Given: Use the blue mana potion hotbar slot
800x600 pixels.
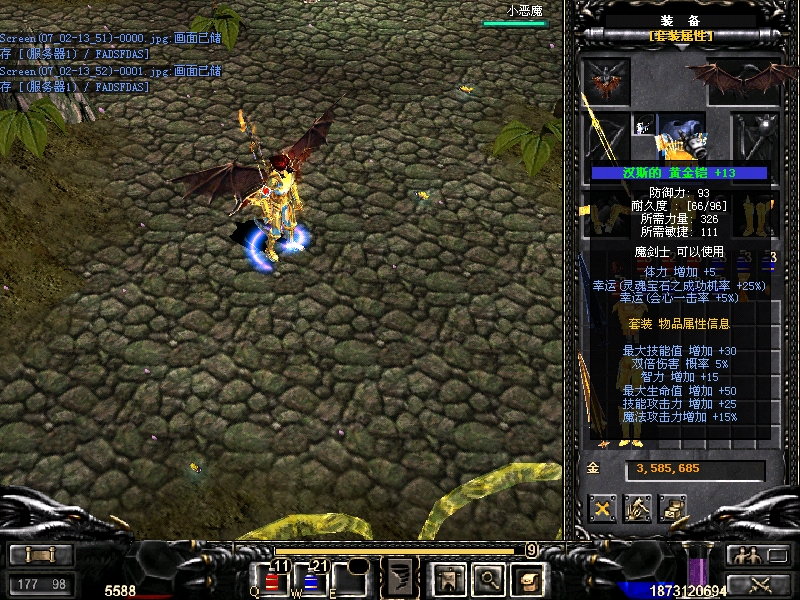Looking at the screenshot, I should click(x=310, y=579).
